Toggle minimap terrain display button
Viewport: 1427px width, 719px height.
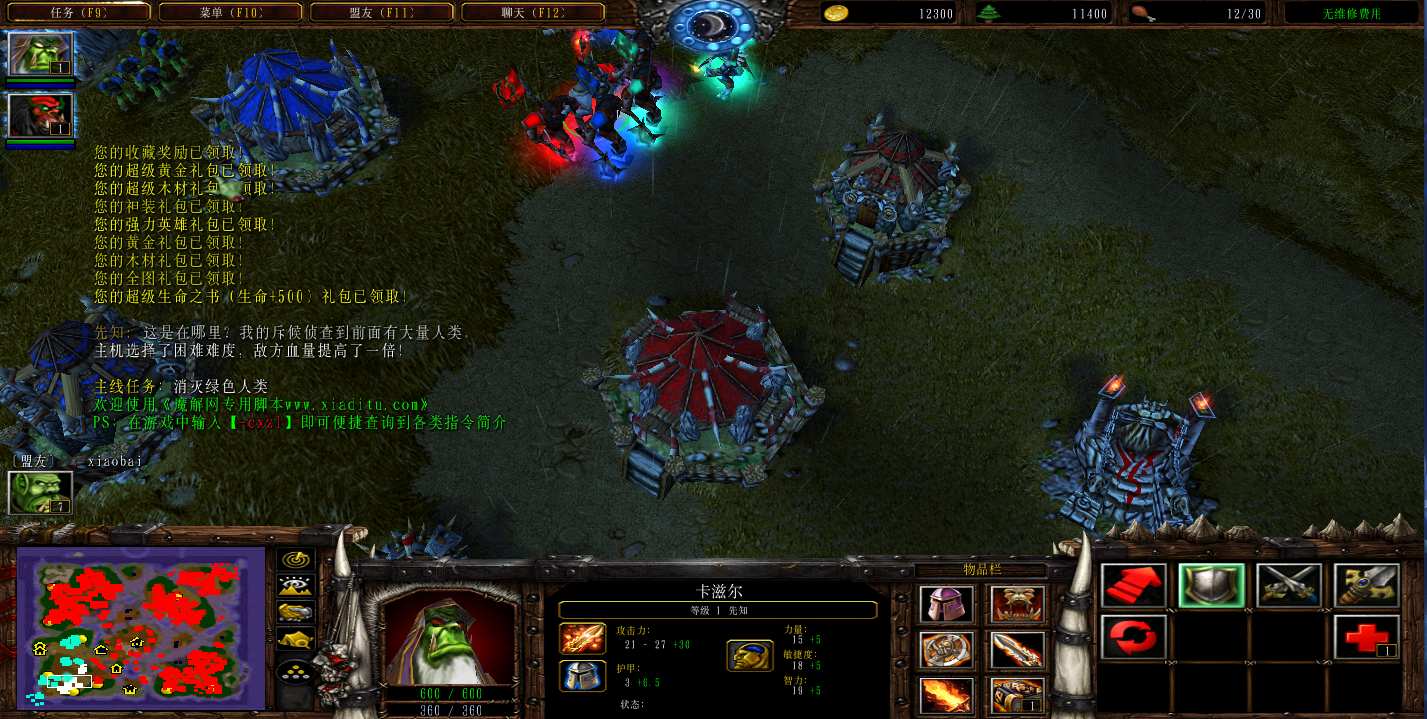(x=295, y=586)
